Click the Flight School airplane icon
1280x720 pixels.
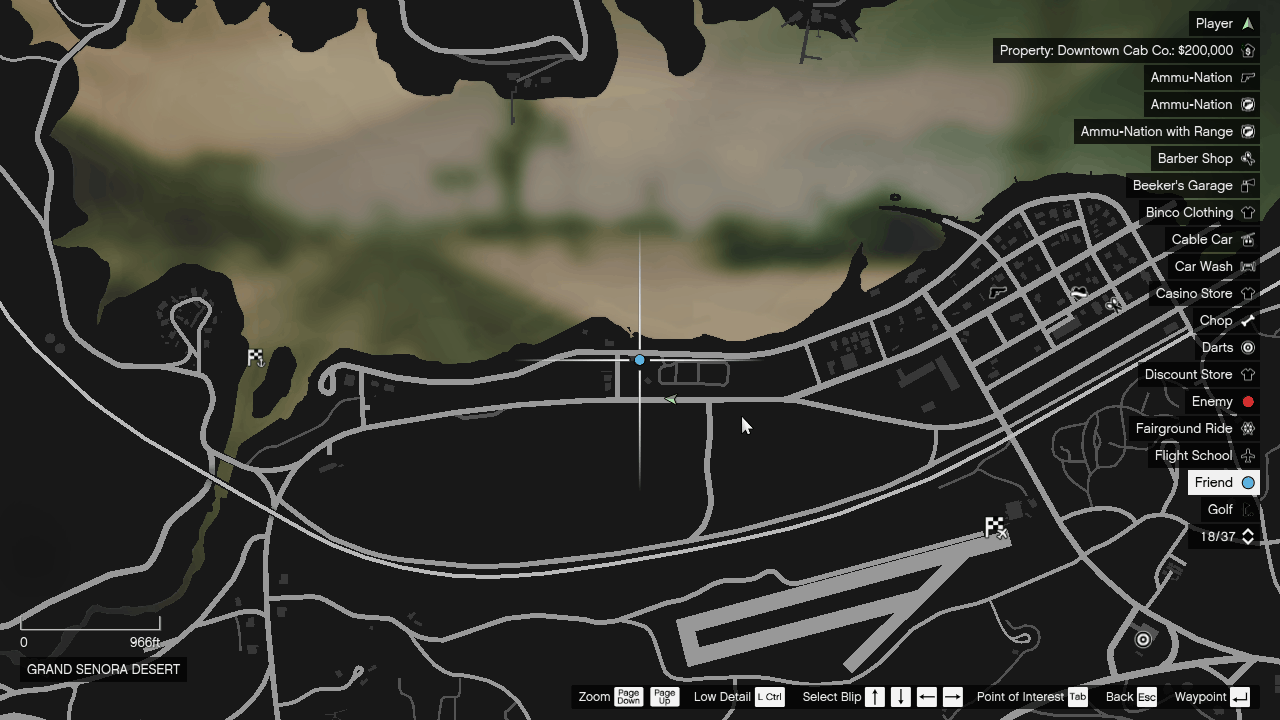tap(1248, 455)
